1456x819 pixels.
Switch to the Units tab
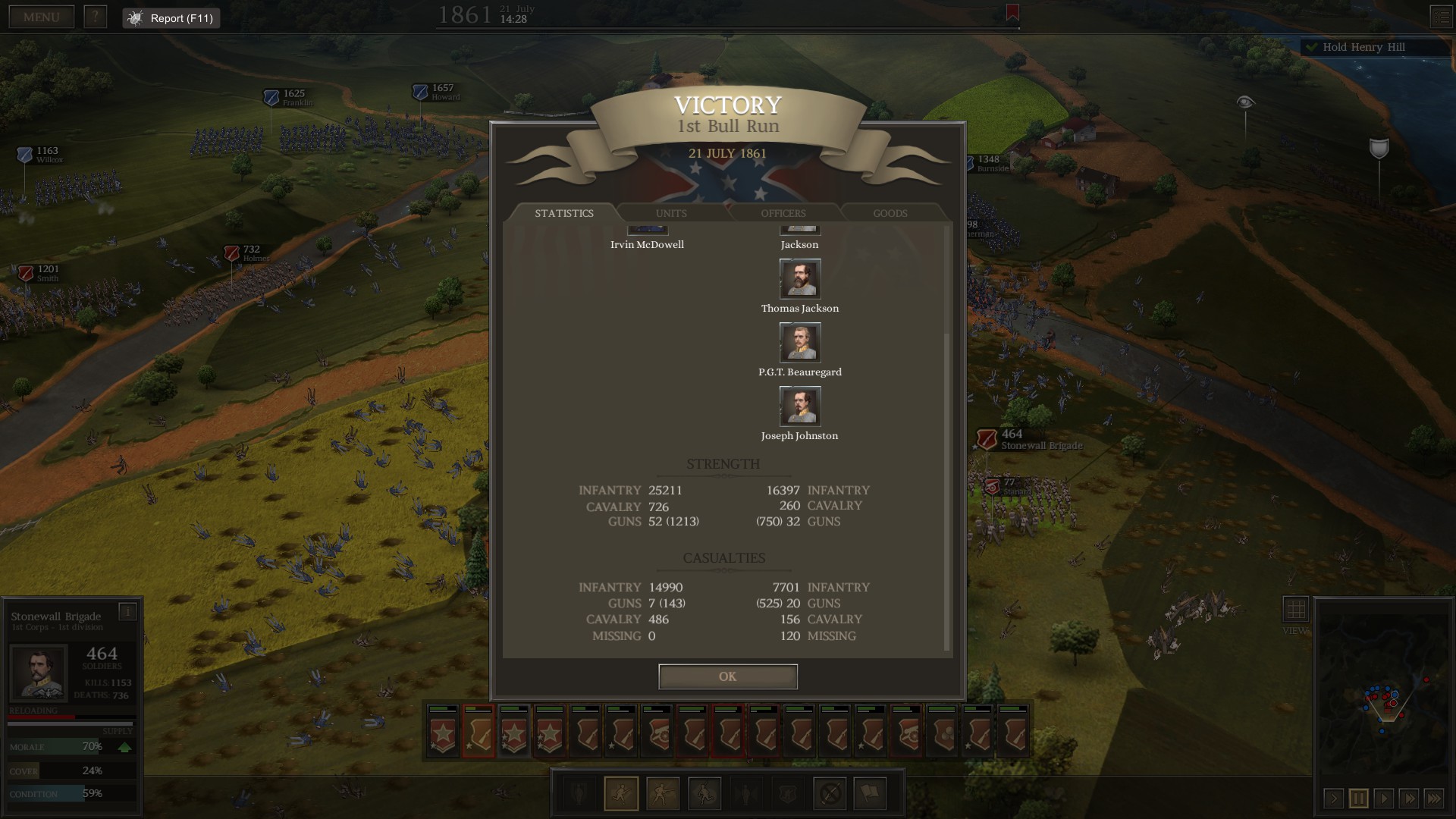click(671, 213)
